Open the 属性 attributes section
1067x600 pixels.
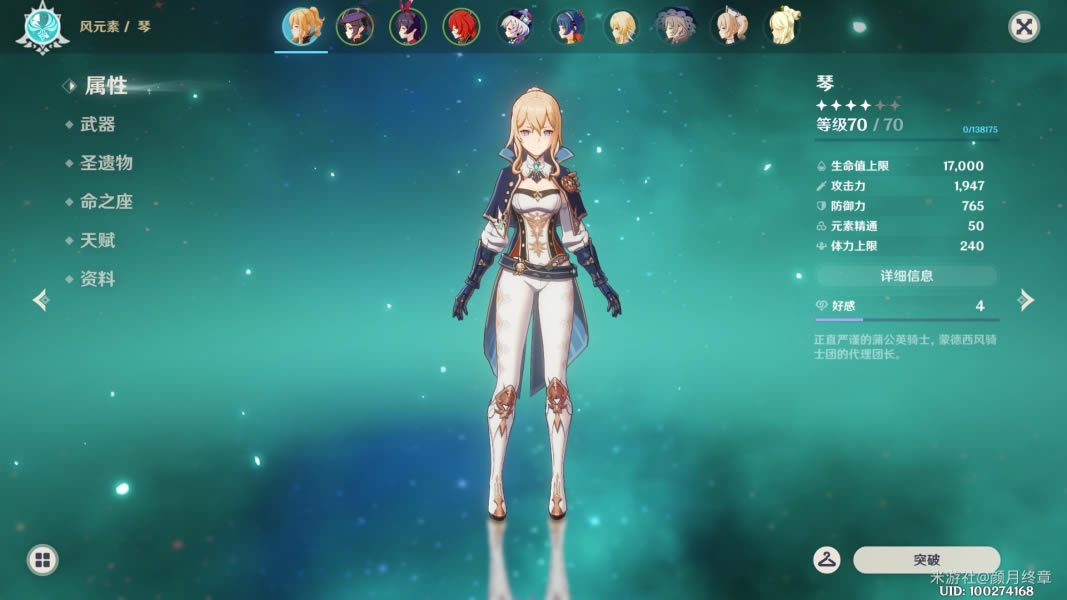[x=105, y=86]
